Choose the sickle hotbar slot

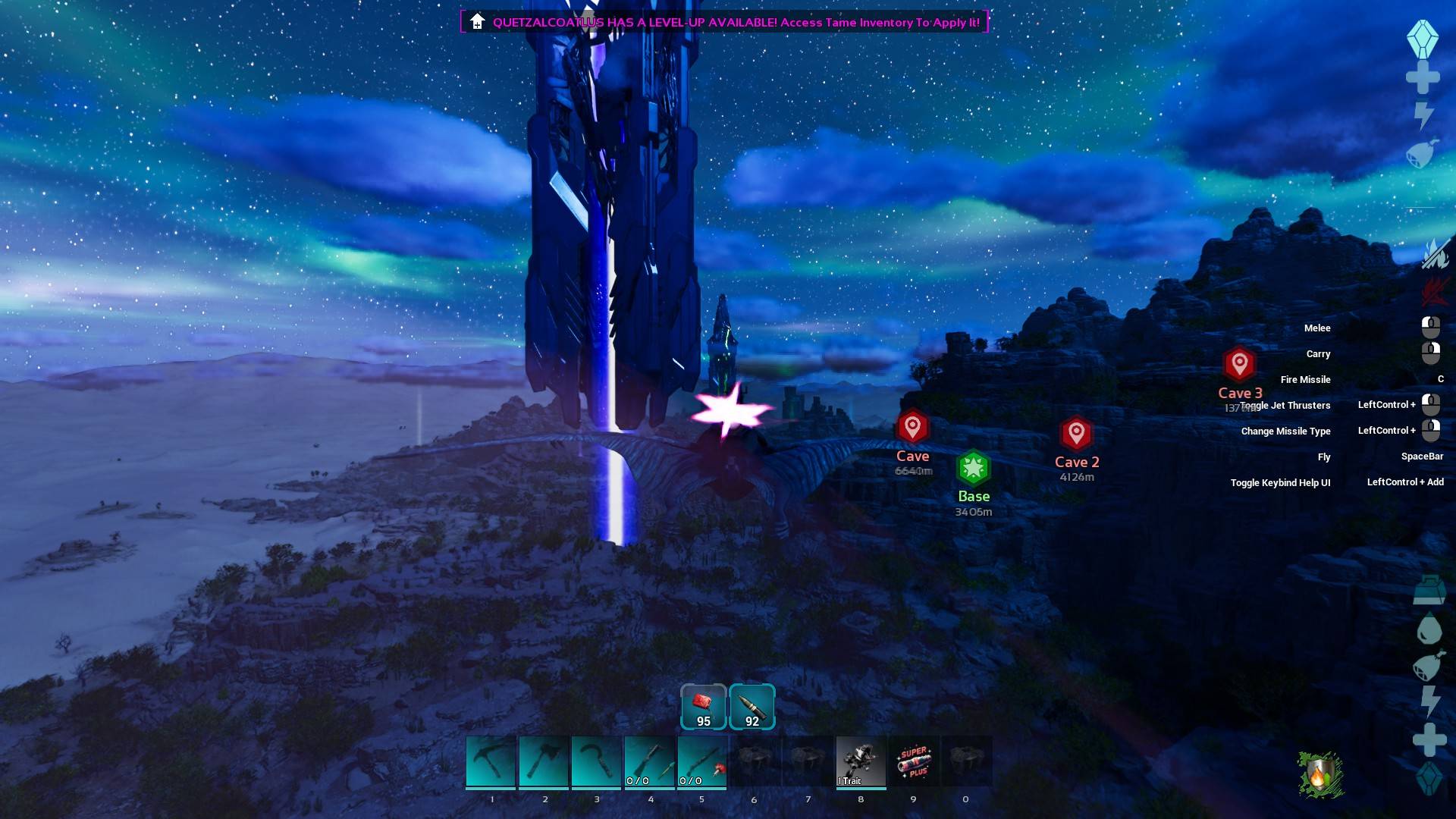point(597,761)
